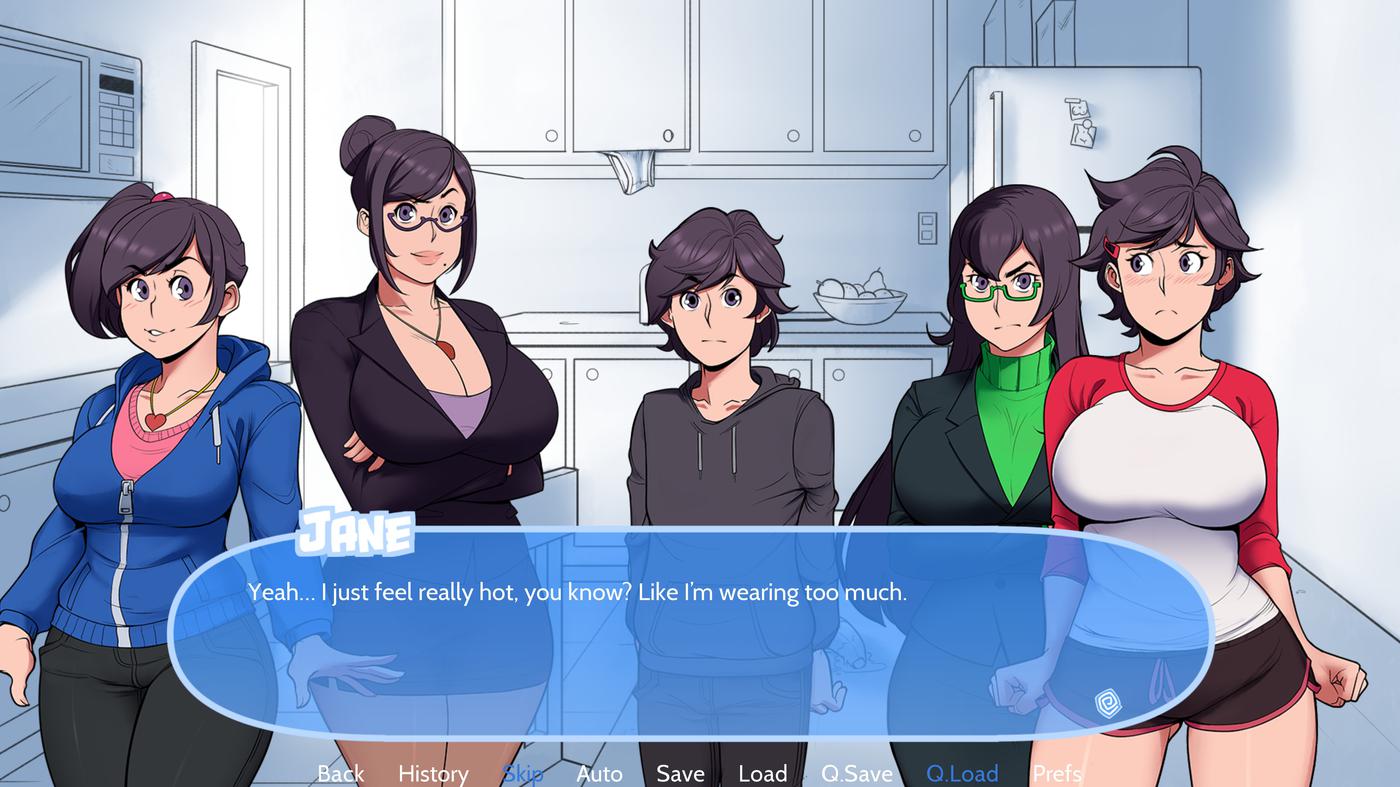Open the History log
This screenshot has height=787, width=1400.
pyautogui.click(x=432, y=773)
